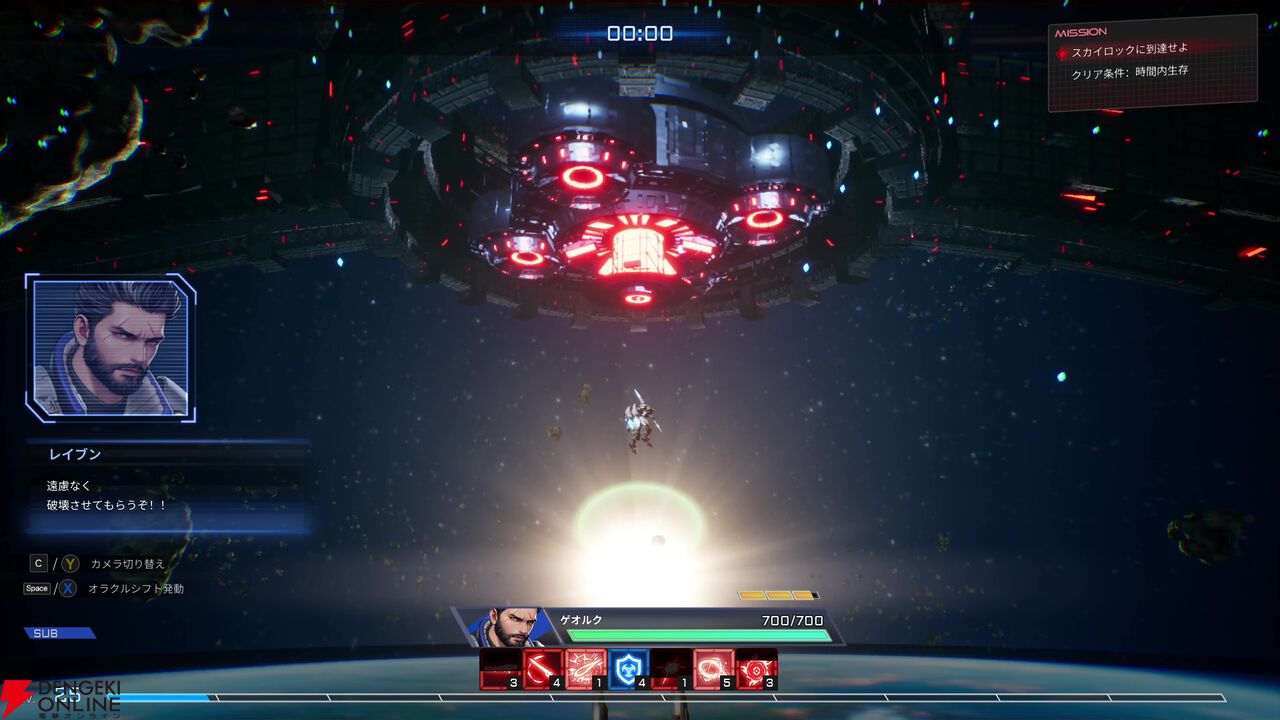Activate the red crescent slash ability
The height and width of the screenshot is (720, 1280).
click(542, 669)
